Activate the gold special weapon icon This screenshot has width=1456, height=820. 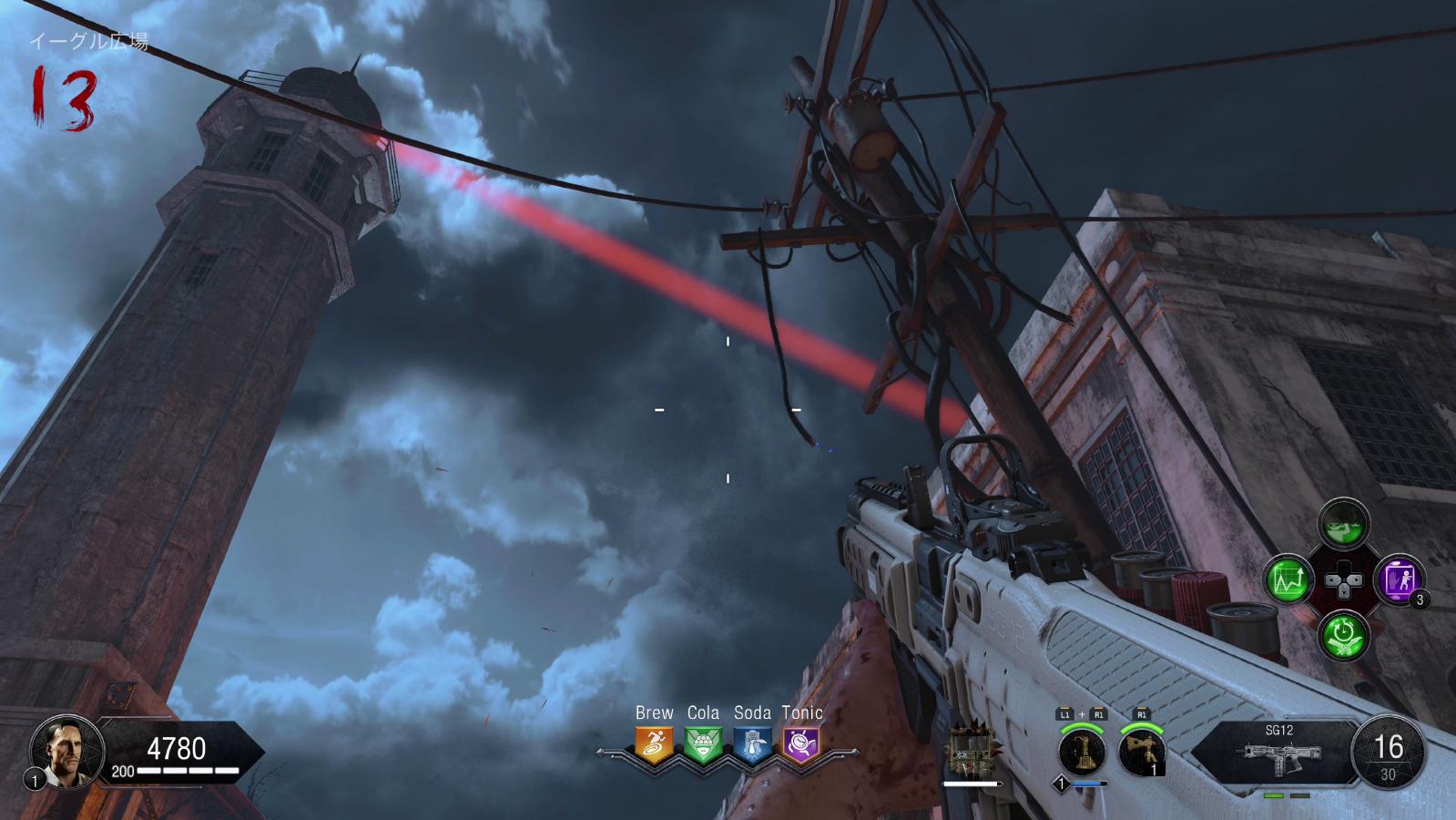pyautogui.click(x=1082, y=753)
